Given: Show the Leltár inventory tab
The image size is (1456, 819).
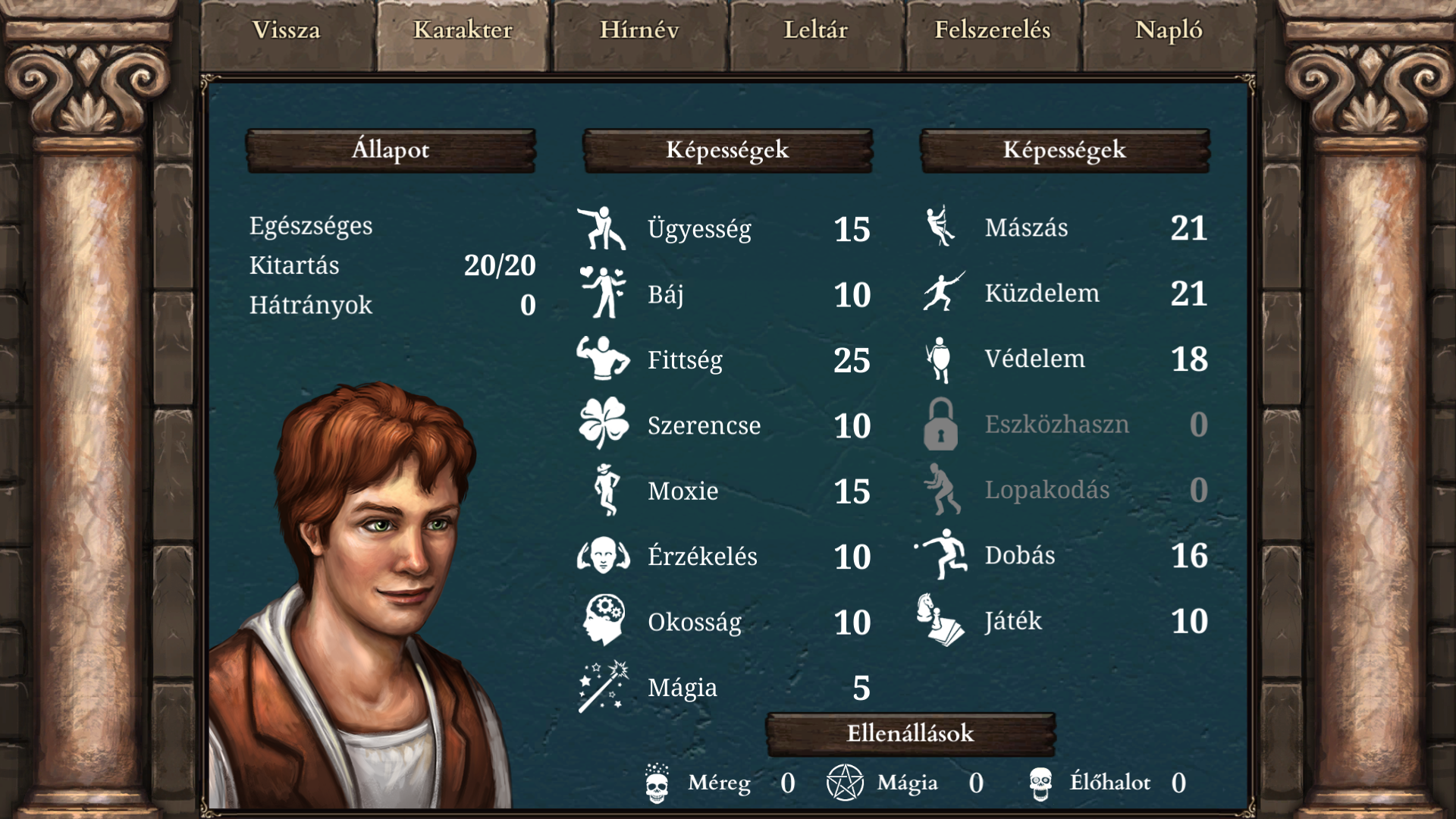Looking at the screenshot, I should pyautogui.click(x=816, y=32).
